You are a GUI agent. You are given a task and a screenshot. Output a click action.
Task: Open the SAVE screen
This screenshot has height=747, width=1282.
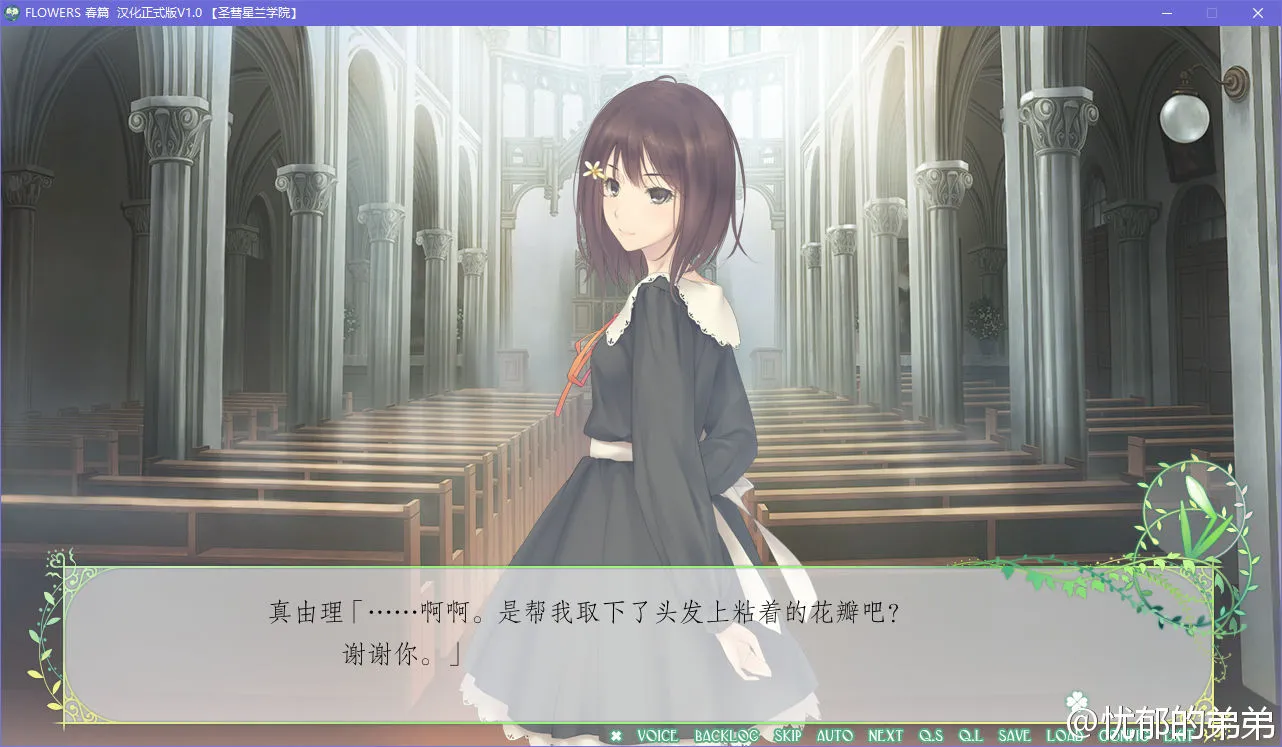(x=1013, y=735)
